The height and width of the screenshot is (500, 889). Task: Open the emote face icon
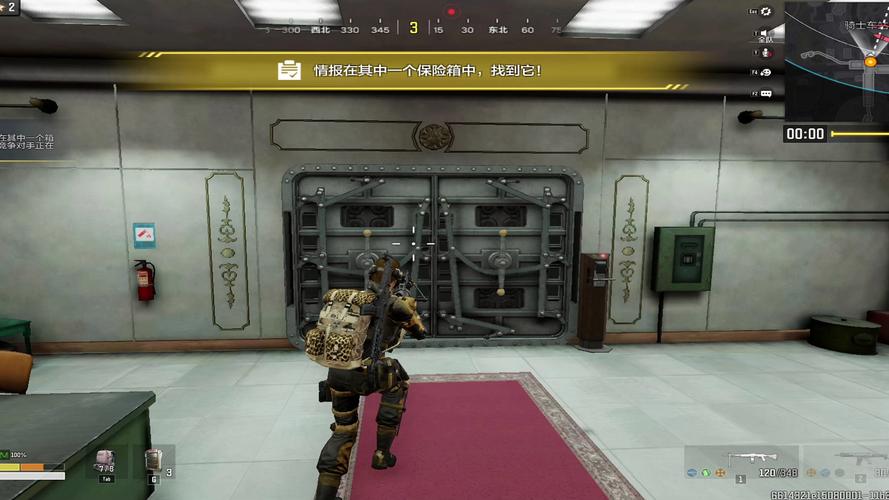click(x=766, y=72)
